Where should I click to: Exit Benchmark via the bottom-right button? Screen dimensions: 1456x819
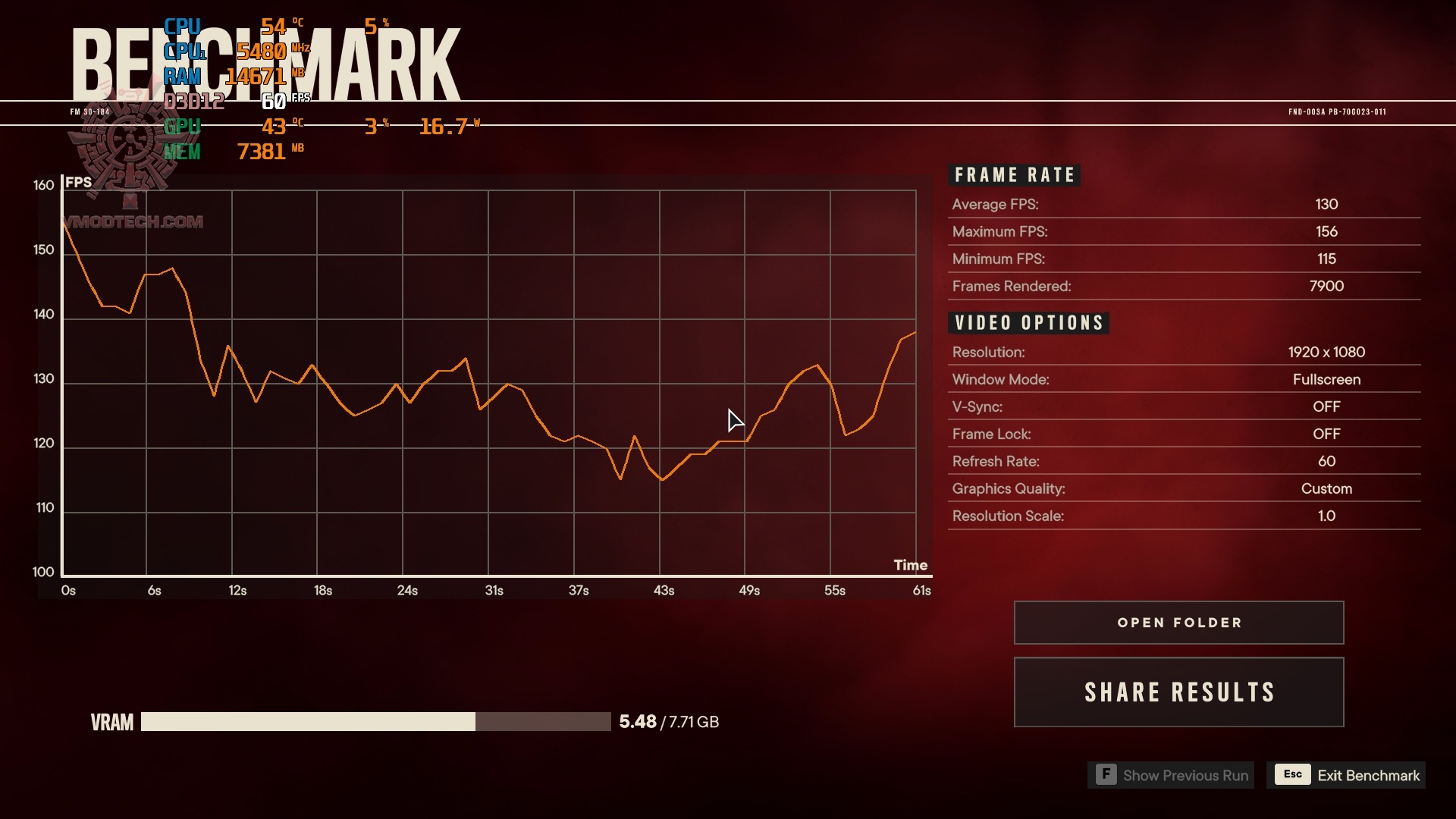pos(1346,775)
